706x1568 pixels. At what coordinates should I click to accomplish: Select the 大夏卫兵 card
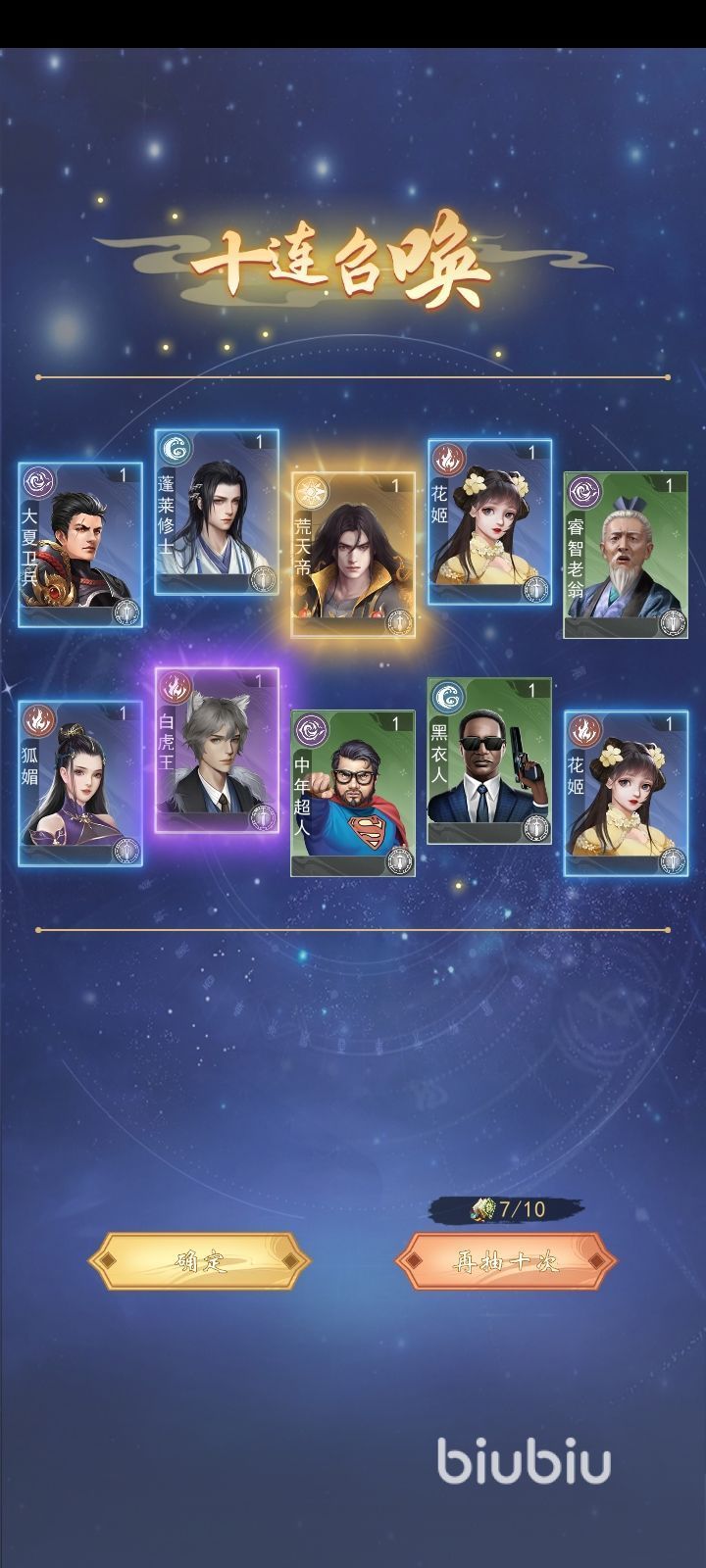(80, 545)
